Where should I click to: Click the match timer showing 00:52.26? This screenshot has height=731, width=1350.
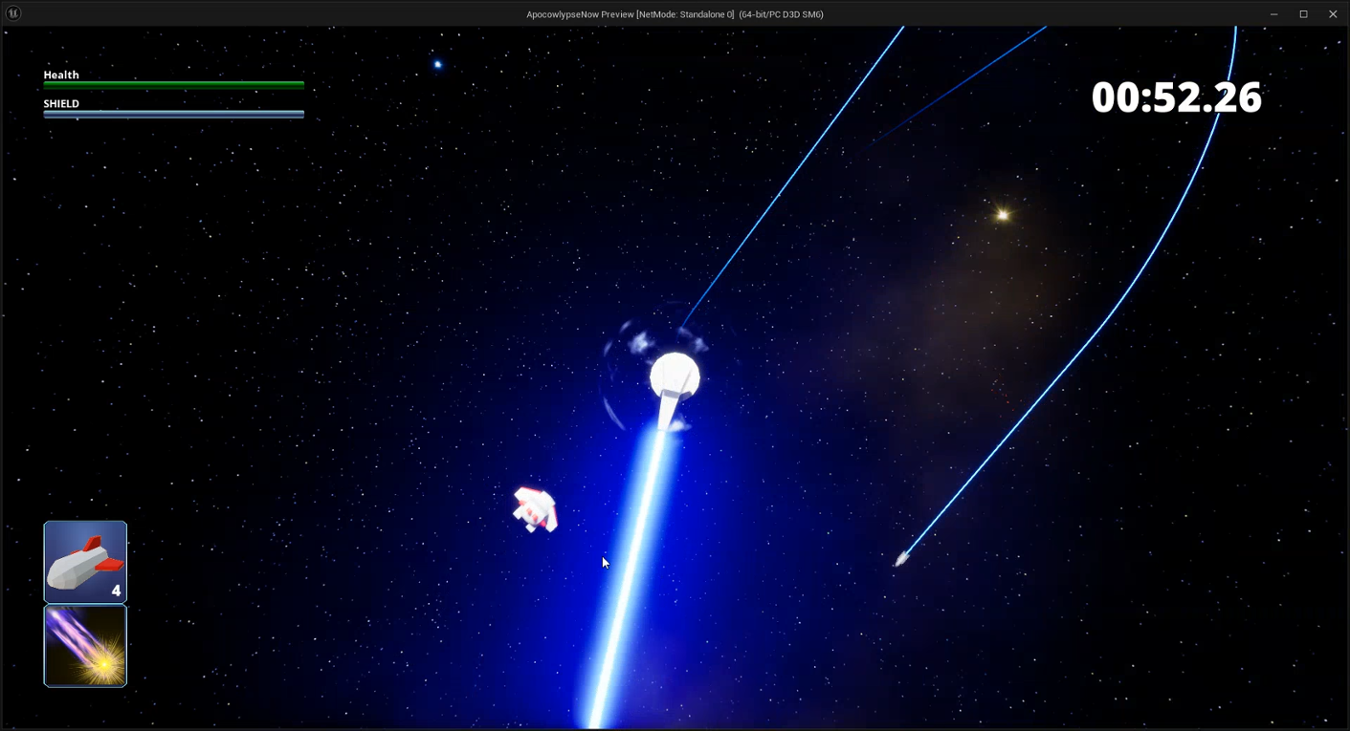1176,98
